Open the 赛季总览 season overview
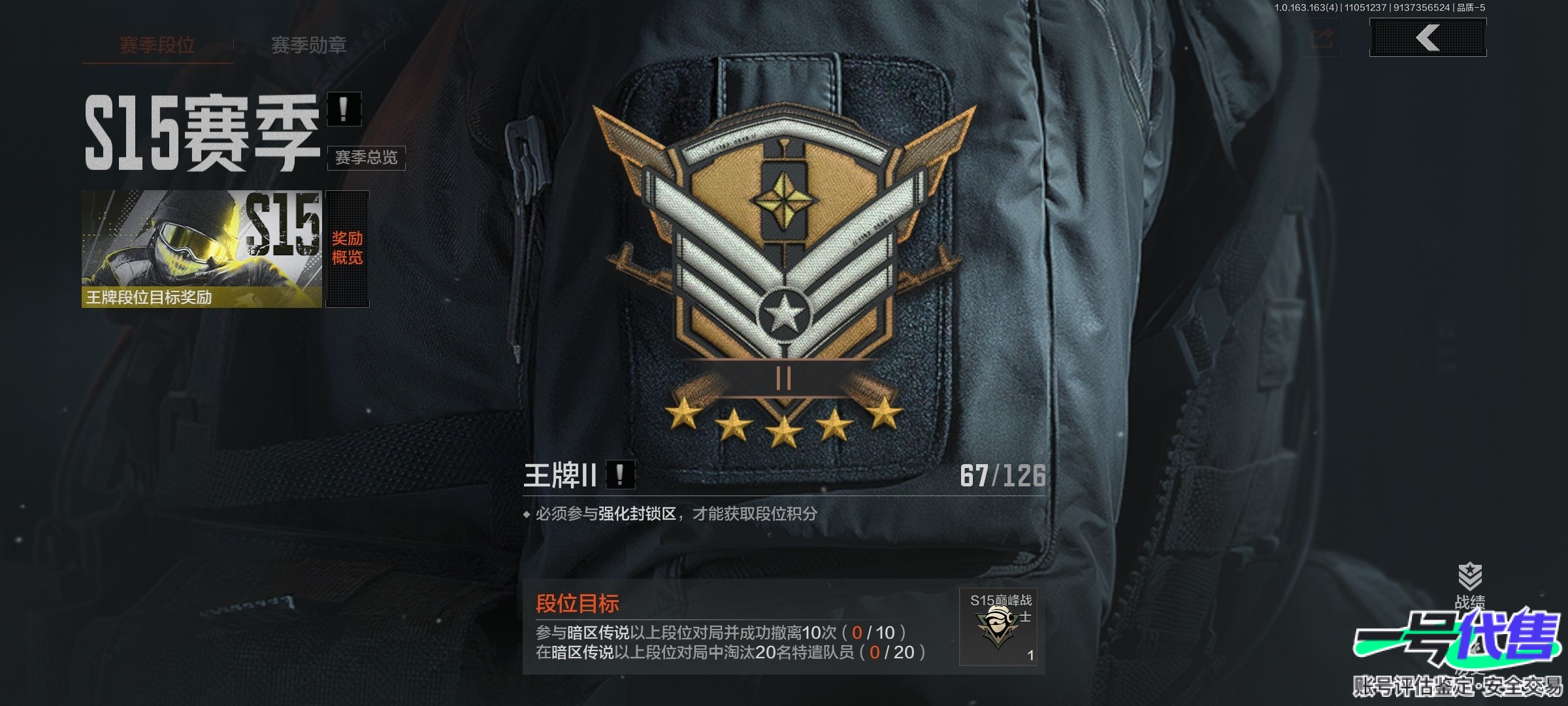 coord(366,158)
